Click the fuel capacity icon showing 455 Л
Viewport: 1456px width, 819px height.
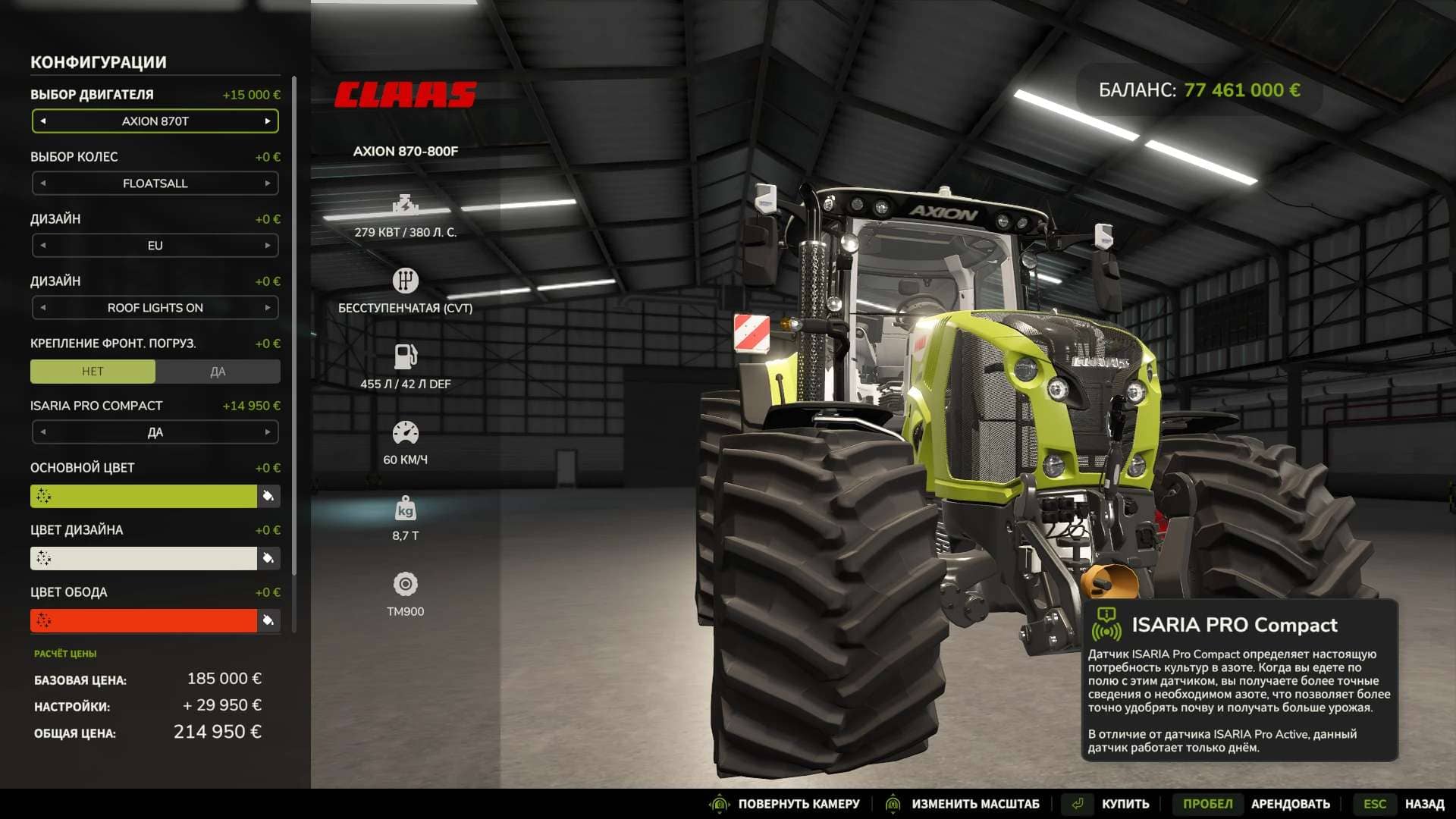(406, 355)
